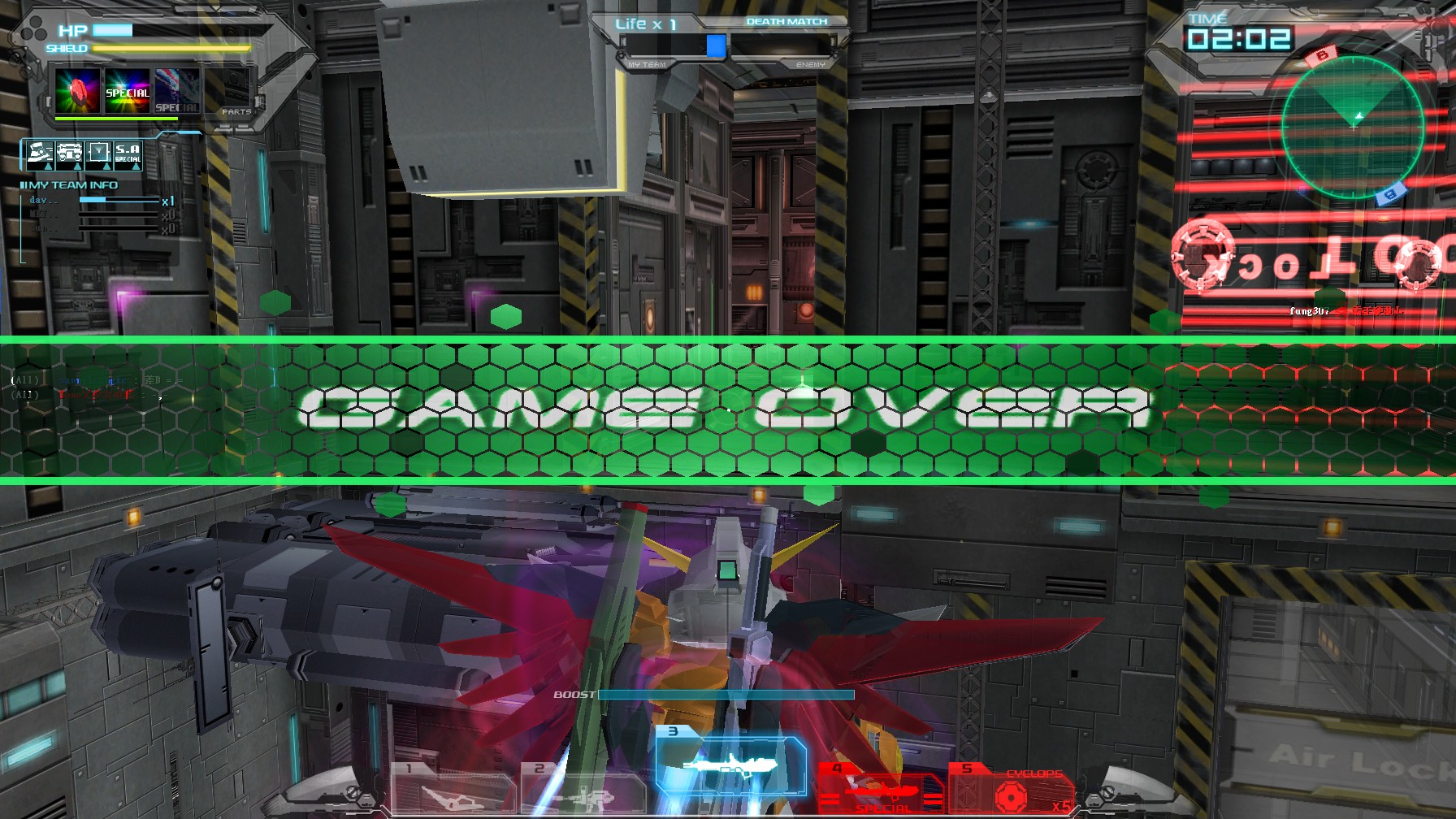Expand the MY TEAM INFO panel
The width and height of the screenshot is (1456, 819).
[68, 185]
